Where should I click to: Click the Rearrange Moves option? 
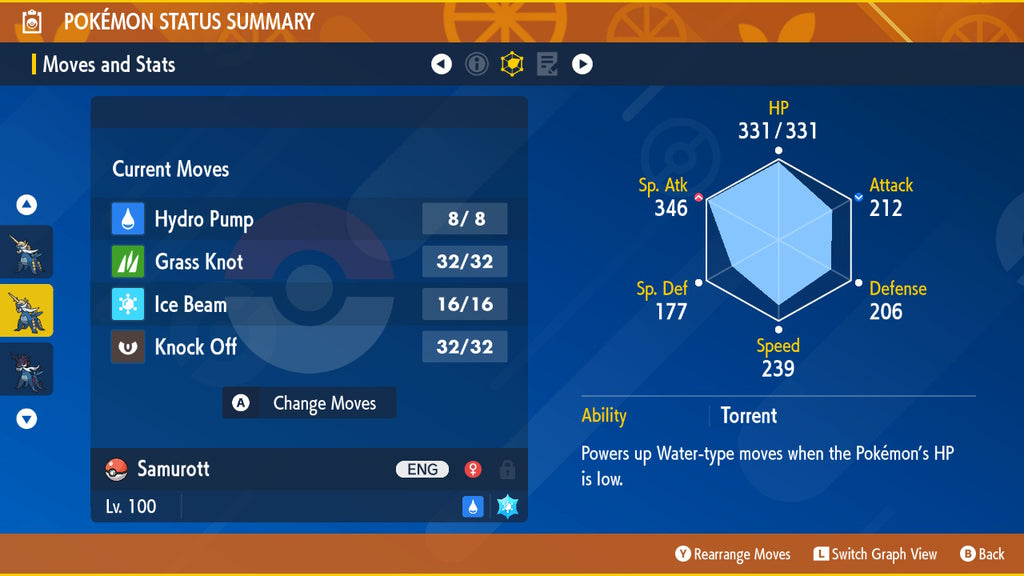pyautogui.click(x=733, y=554)
